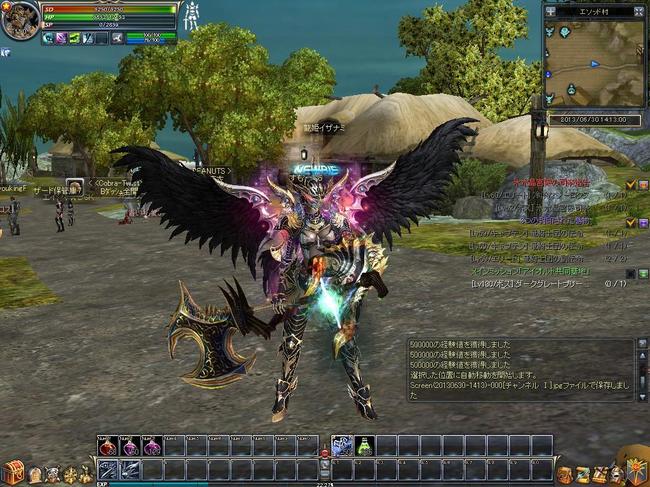The image size is (650, 487).
Task: Click the plus button on the minimap header
Action: tap(551, 11)
